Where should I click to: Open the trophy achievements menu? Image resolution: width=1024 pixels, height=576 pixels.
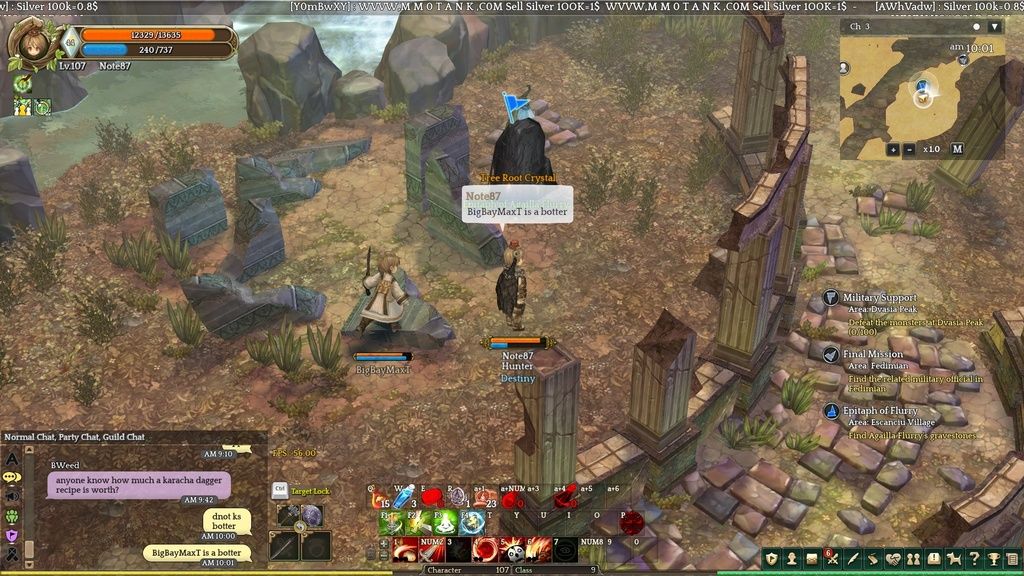[x=995, y=558]
